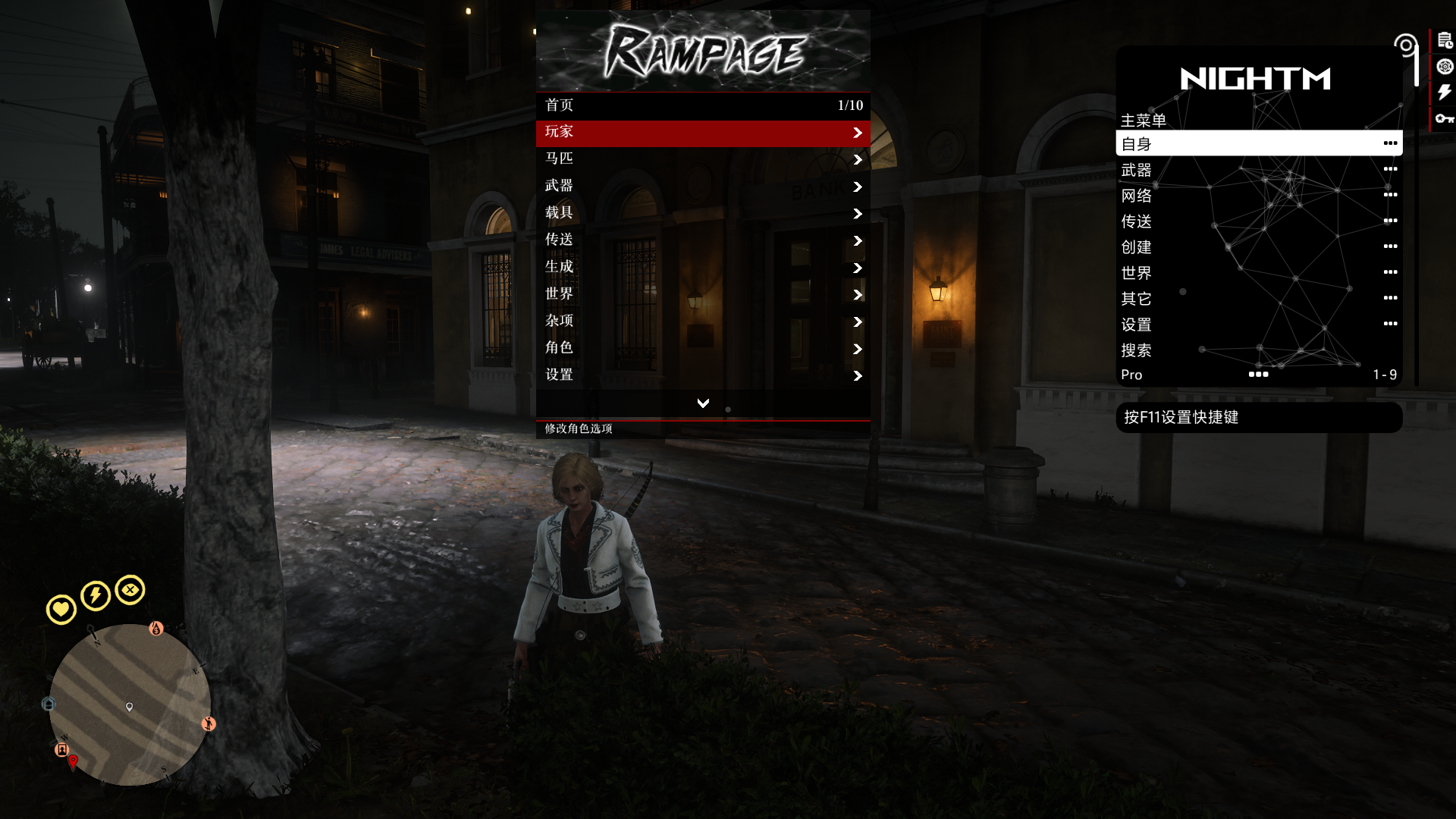Viewport: 1456px width, 819px height.
Task: Open the Rampage 世界 submenu
Action: 702,294
